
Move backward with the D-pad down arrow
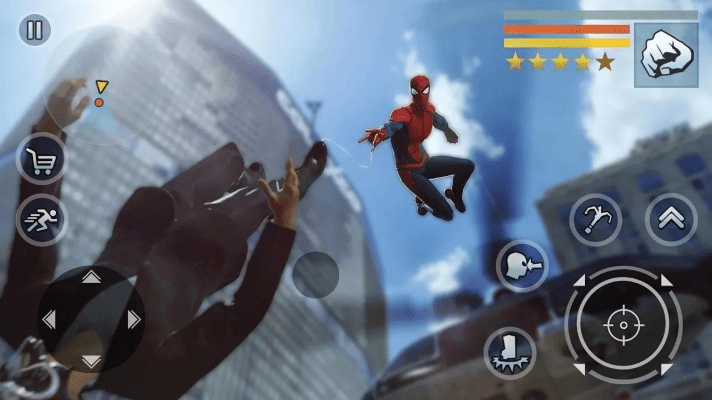pyautogui.click(x=91, y=361)
